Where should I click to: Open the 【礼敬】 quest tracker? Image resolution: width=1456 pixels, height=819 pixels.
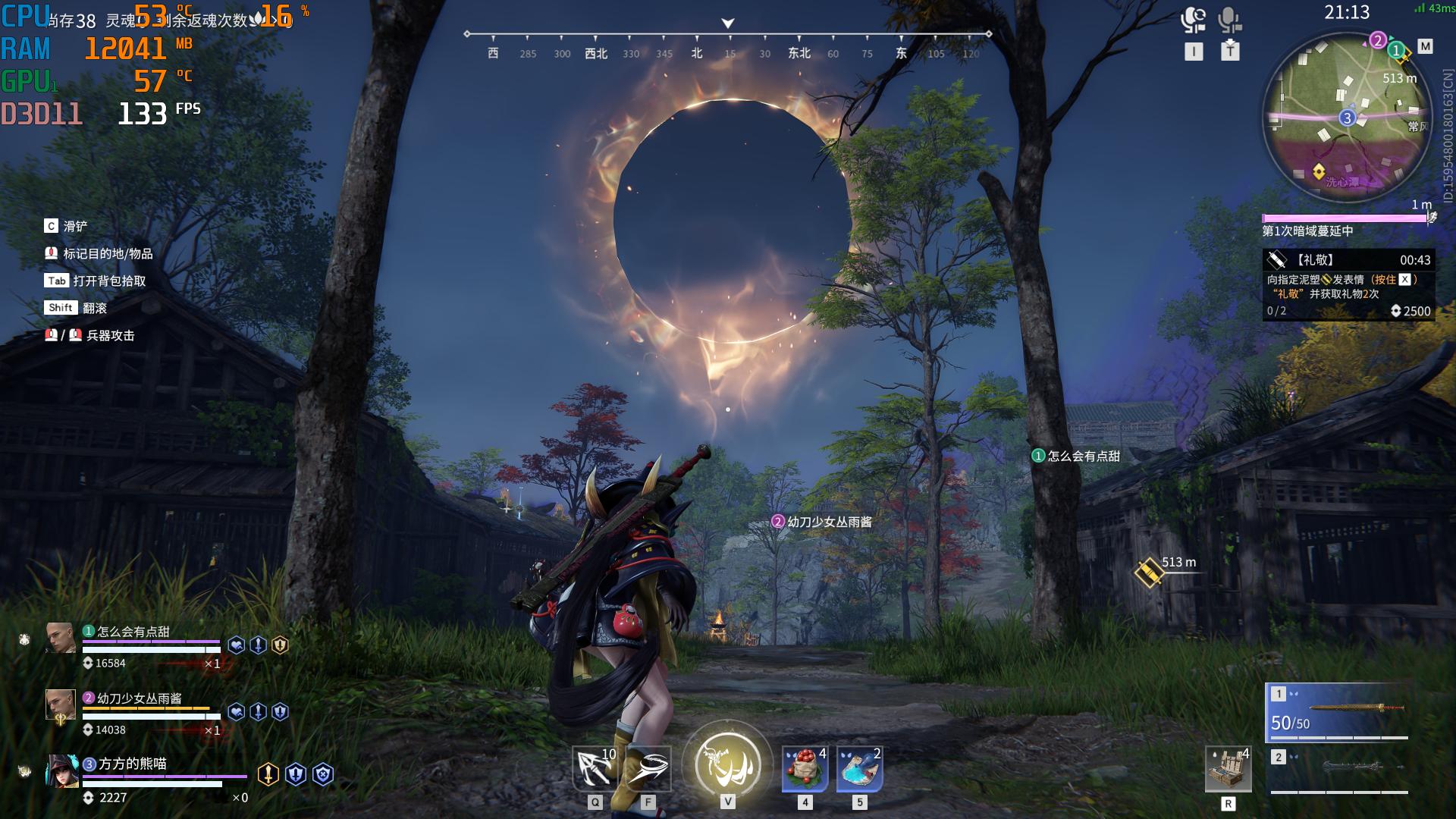coord(1348,284)
